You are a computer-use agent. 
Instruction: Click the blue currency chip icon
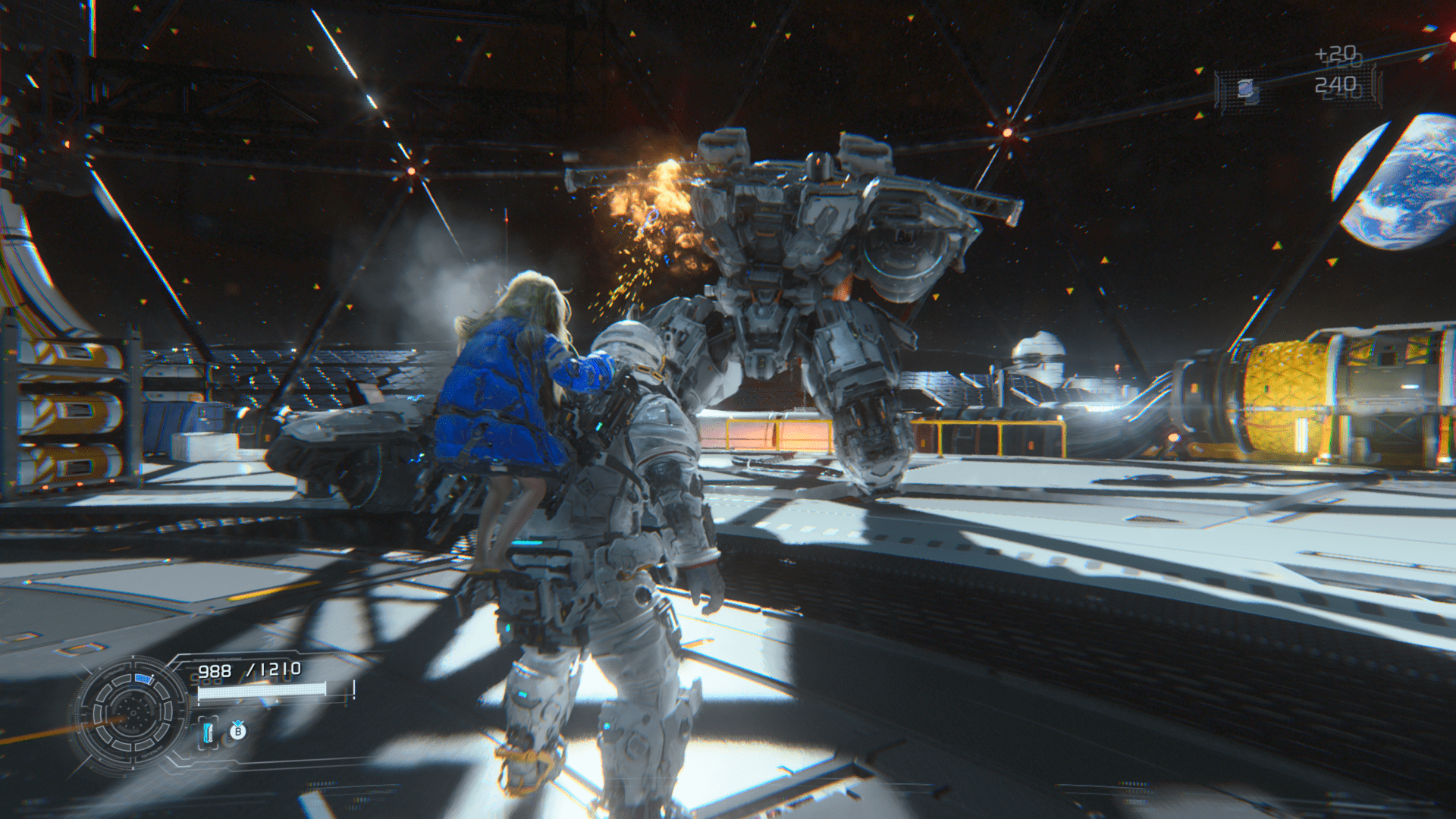pyautogui.click(x=1246, y=89)
